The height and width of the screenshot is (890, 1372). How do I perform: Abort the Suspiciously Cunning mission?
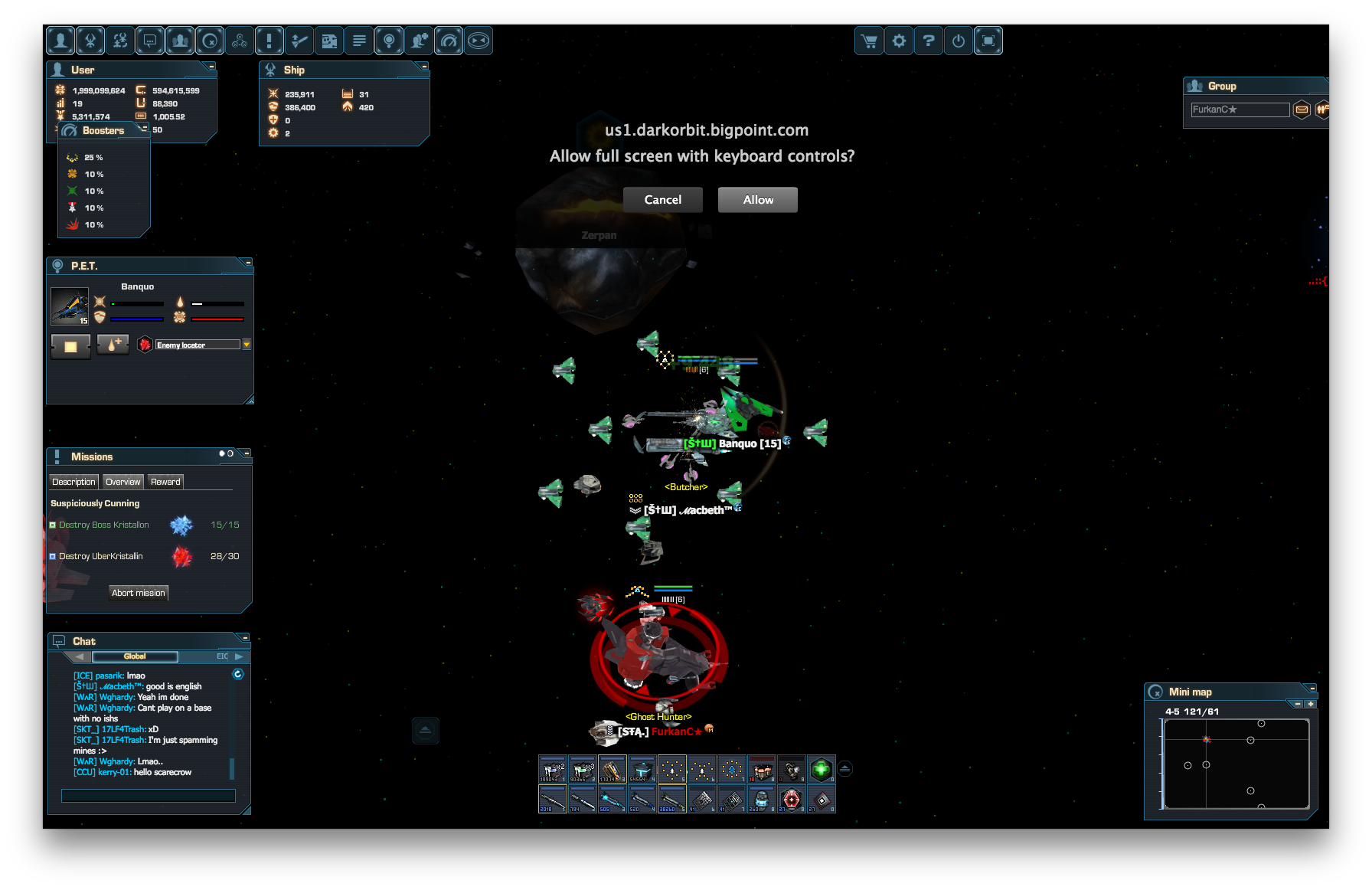click(x=138, y=593)
